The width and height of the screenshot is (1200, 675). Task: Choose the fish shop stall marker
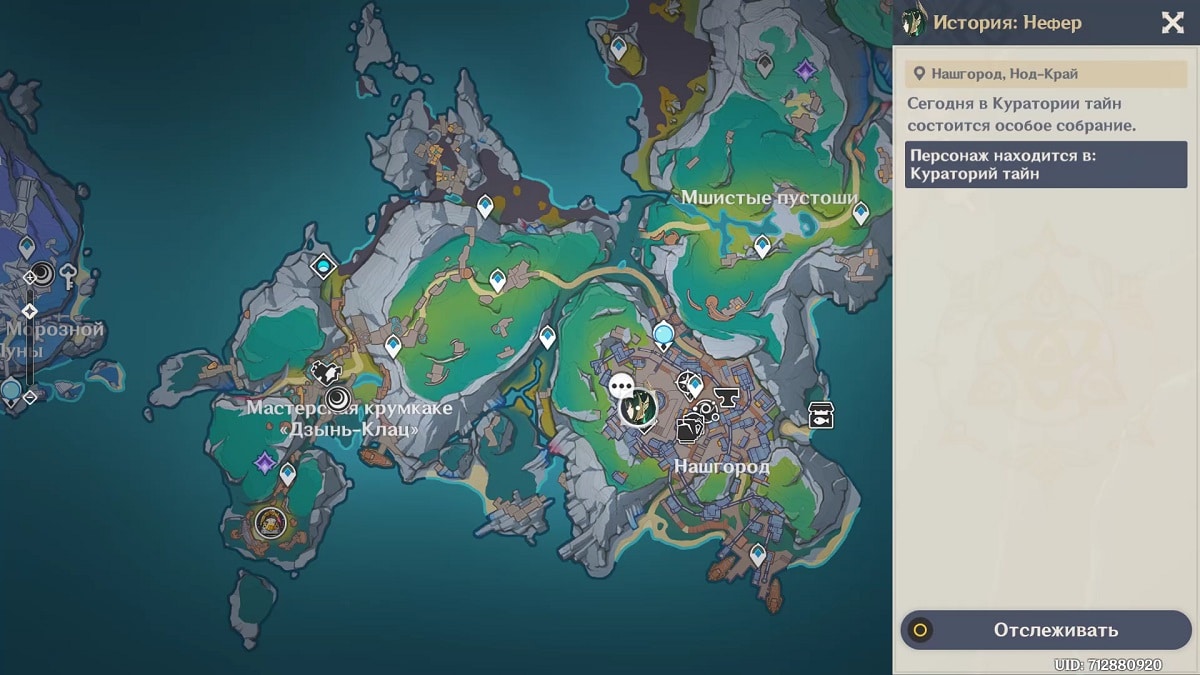point(821,415)
